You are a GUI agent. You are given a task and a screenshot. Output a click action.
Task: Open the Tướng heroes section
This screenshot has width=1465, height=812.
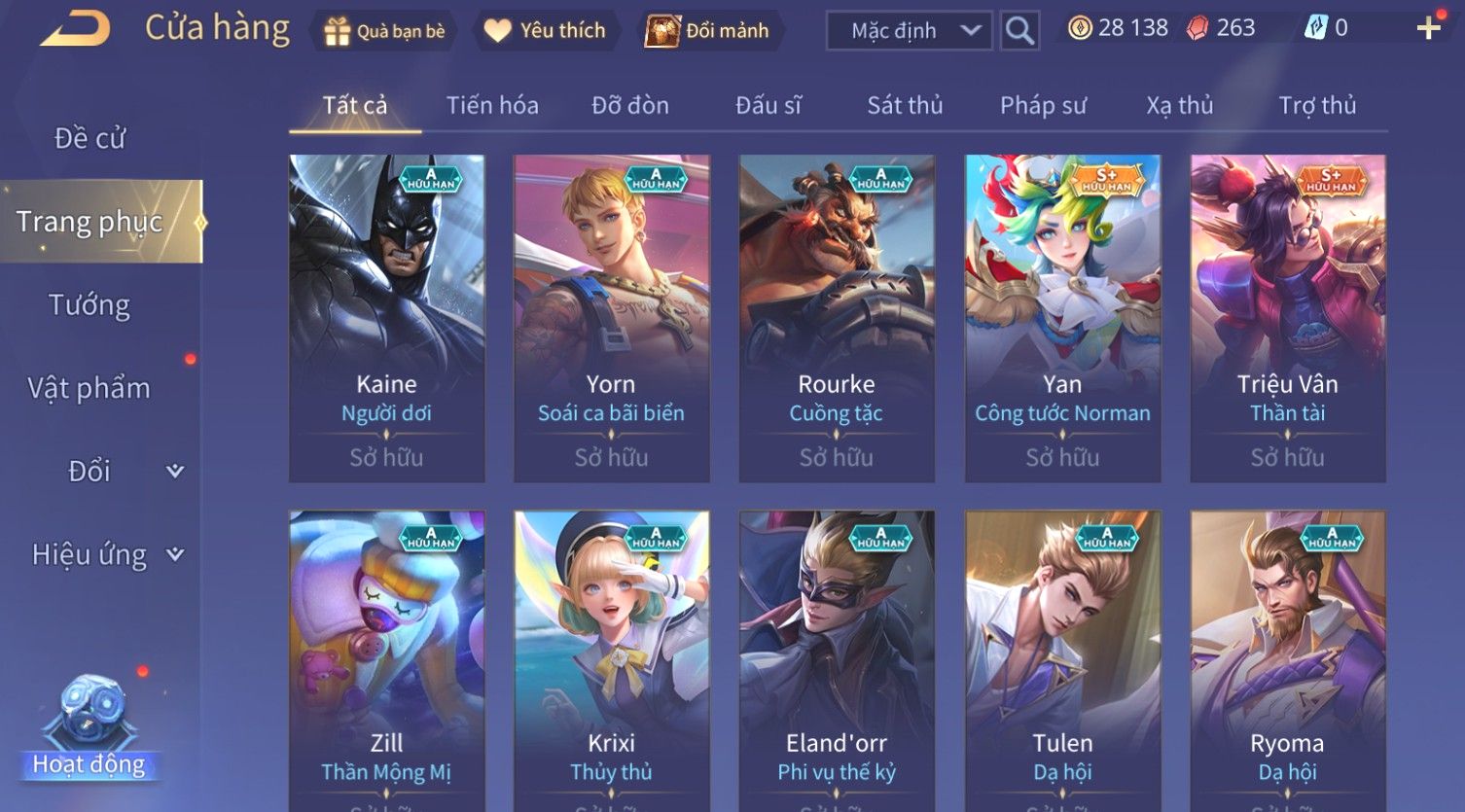click(89, 305)
